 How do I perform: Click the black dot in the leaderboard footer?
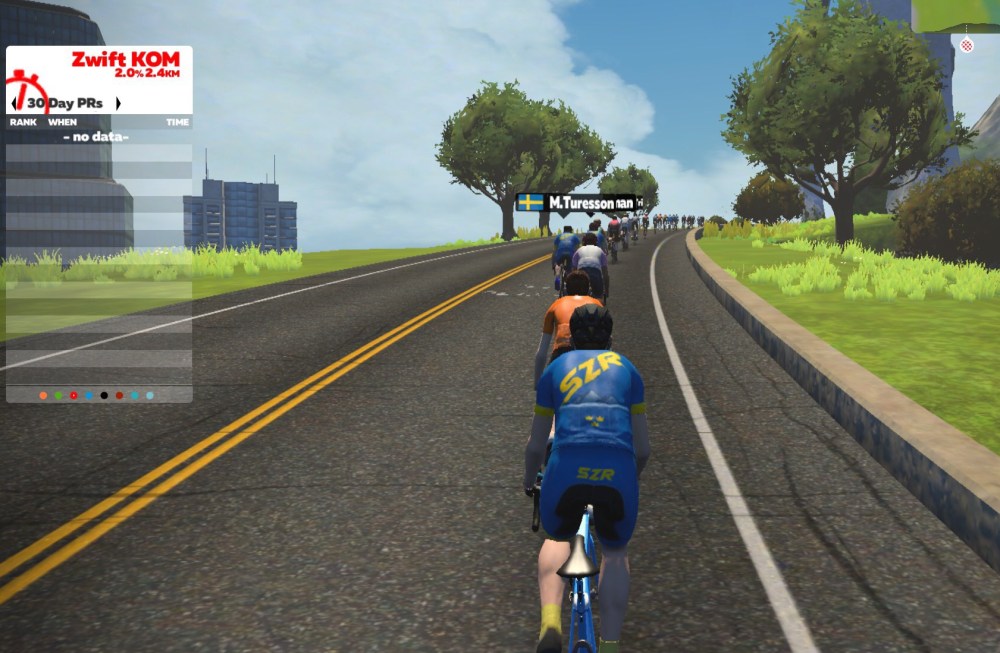pos(104,395)
